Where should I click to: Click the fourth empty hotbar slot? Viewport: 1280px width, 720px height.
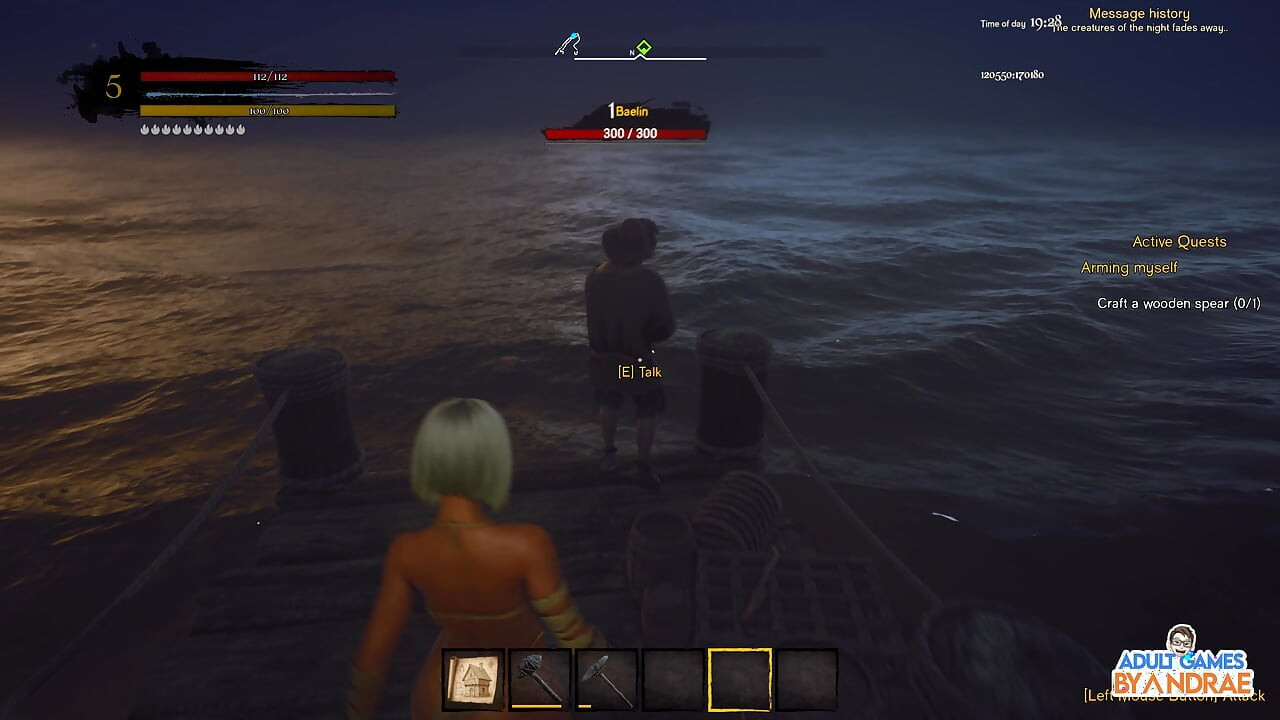tap(672, 679)
